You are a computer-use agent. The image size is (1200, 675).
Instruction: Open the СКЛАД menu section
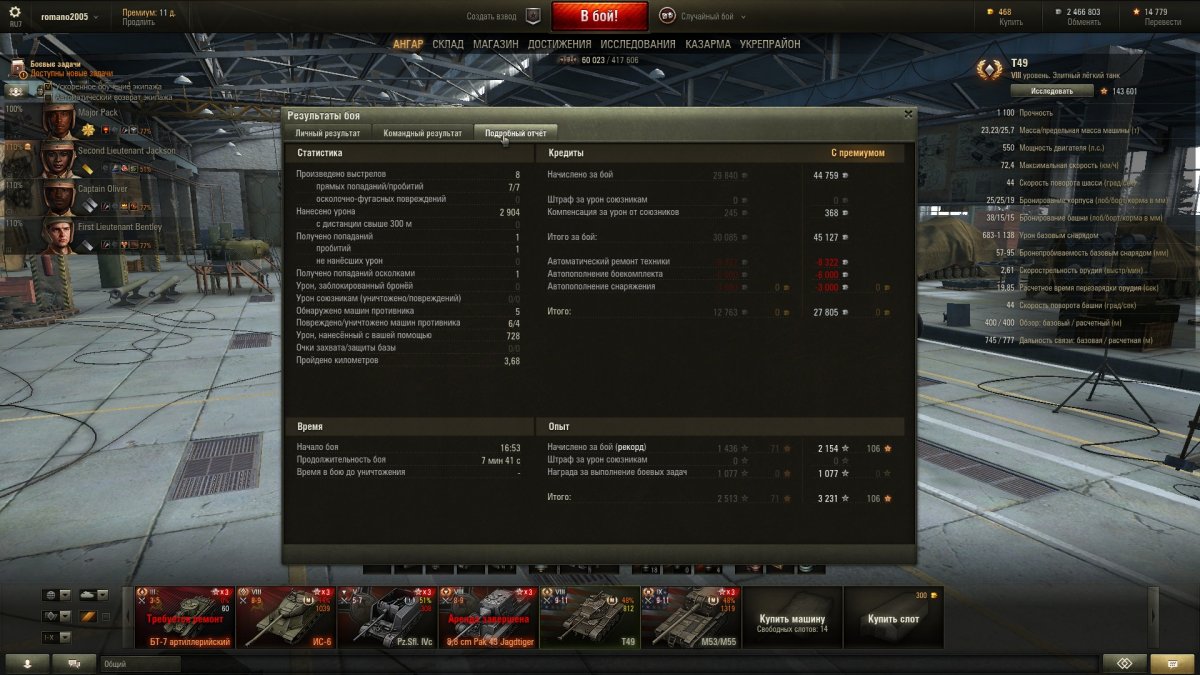pos(448,45)
